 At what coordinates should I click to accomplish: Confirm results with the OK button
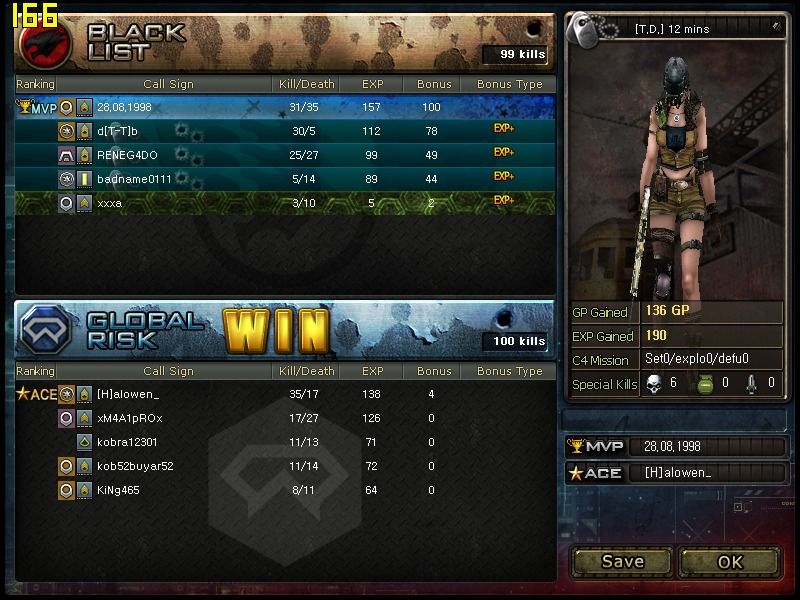730,561
